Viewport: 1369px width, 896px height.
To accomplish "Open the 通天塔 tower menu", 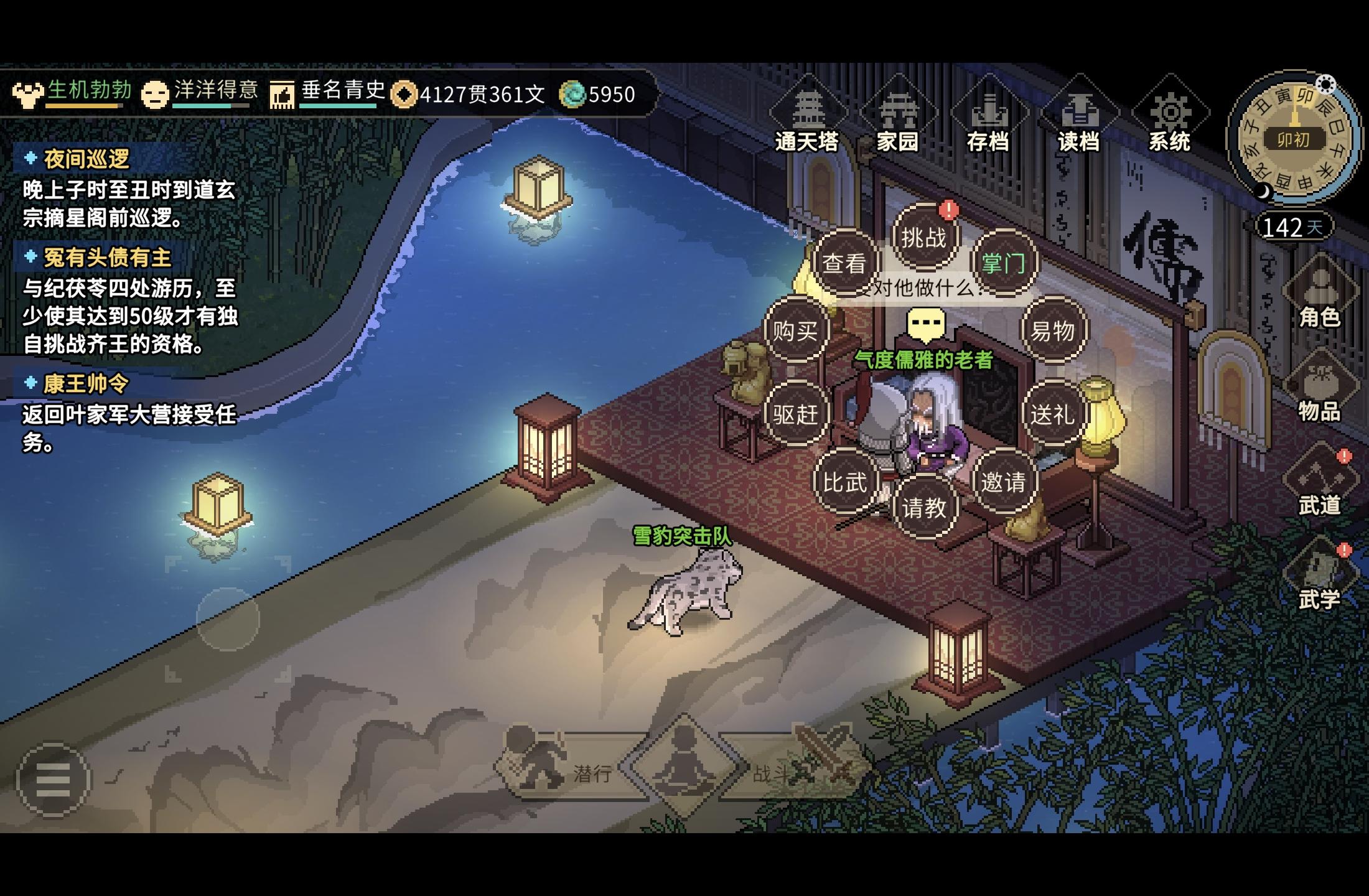I will pos(807,118).
